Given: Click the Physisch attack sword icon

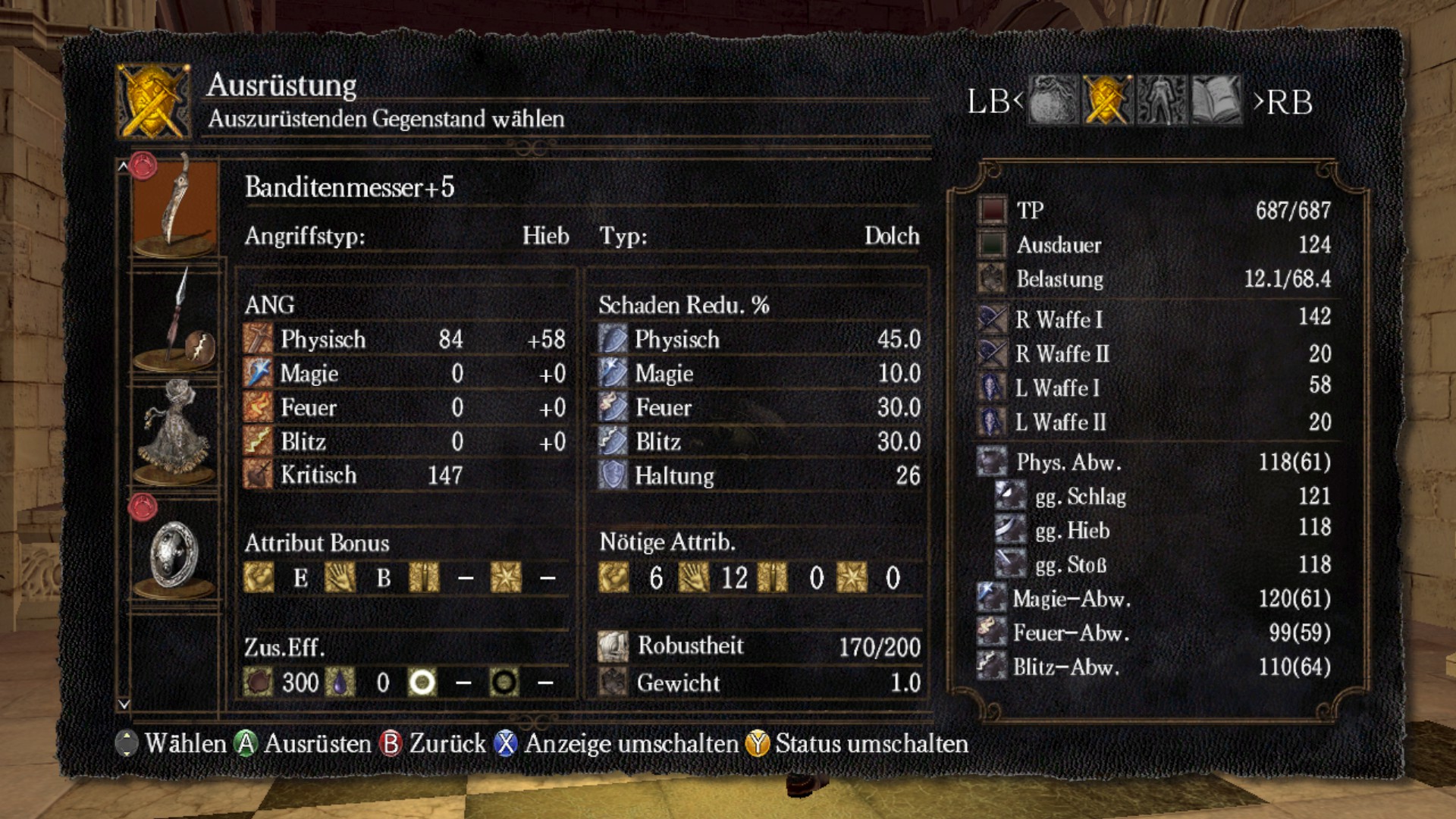Looking at the screenshot, I should tap(258, 339).
